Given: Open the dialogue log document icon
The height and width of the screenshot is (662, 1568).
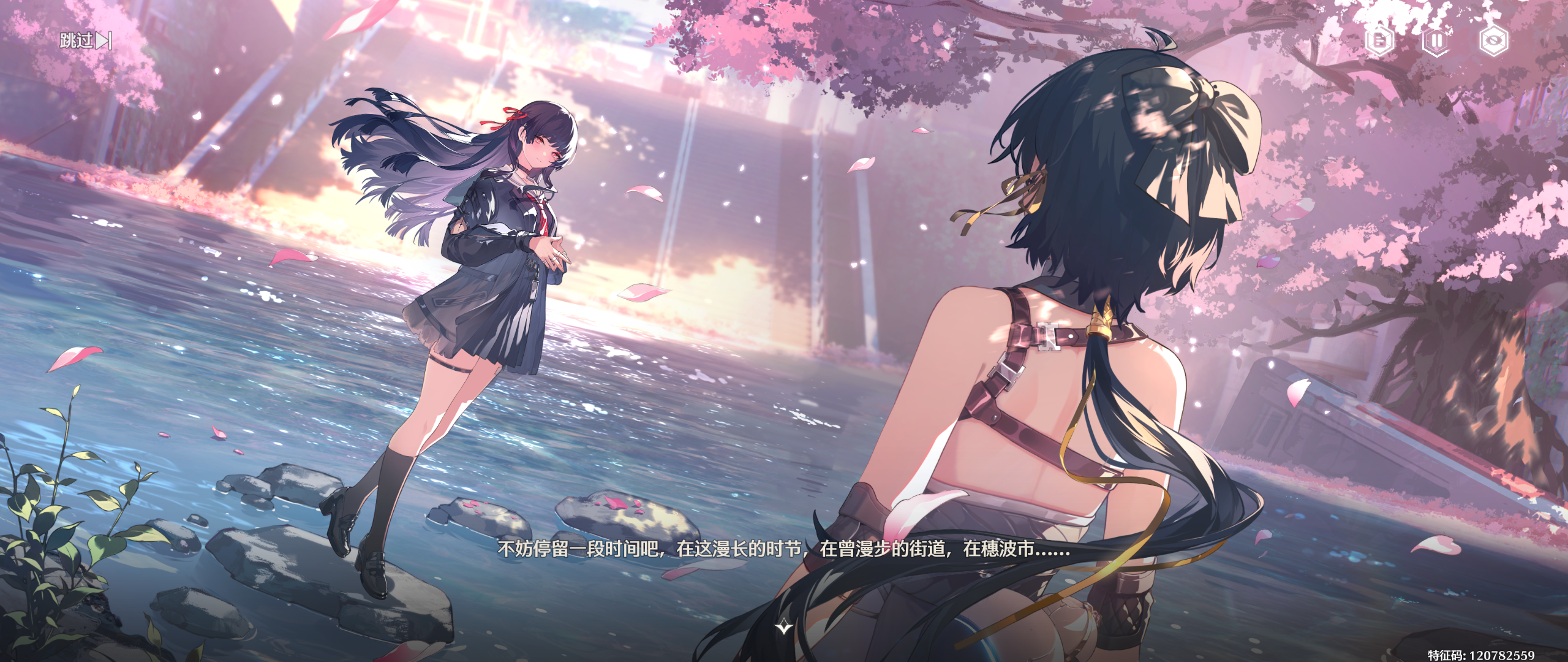Looking at the screenshot, I should pyautogui.click(x=1379, y=41).
